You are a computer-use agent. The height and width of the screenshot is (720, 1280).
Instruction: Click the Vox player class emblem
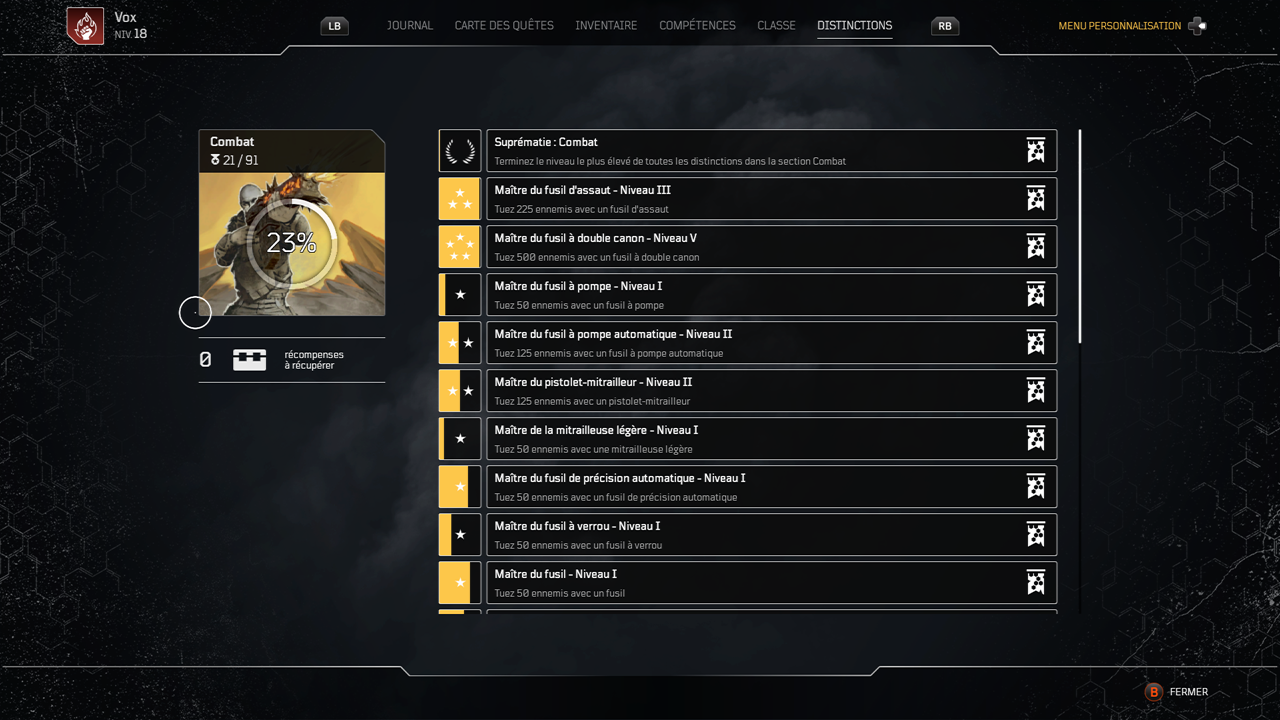(85, 26)
